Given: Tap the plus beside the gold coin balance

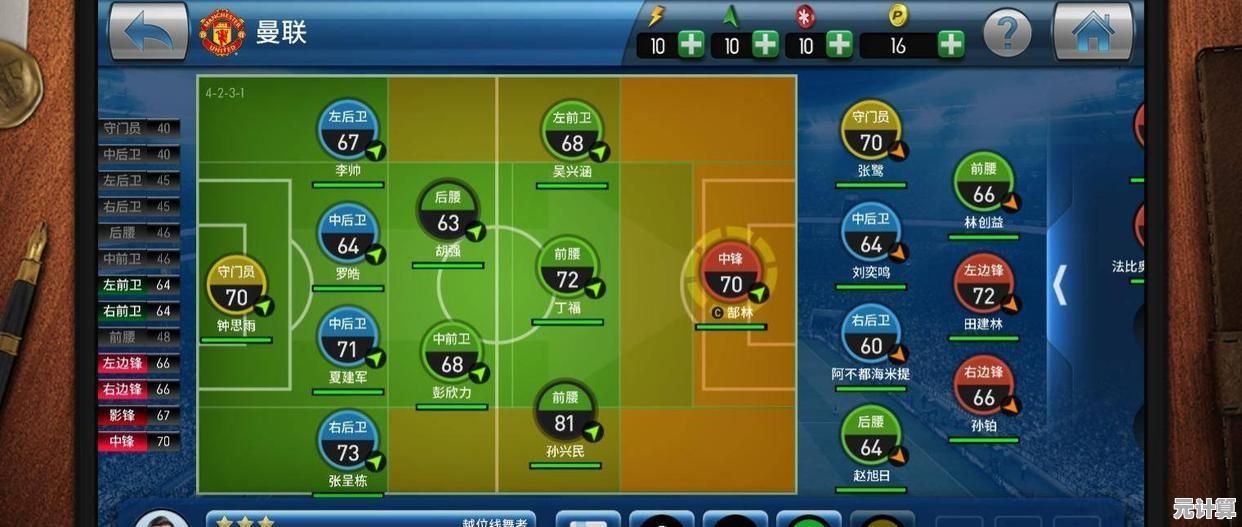Looking at the screenshot, I should click(951, 44).
